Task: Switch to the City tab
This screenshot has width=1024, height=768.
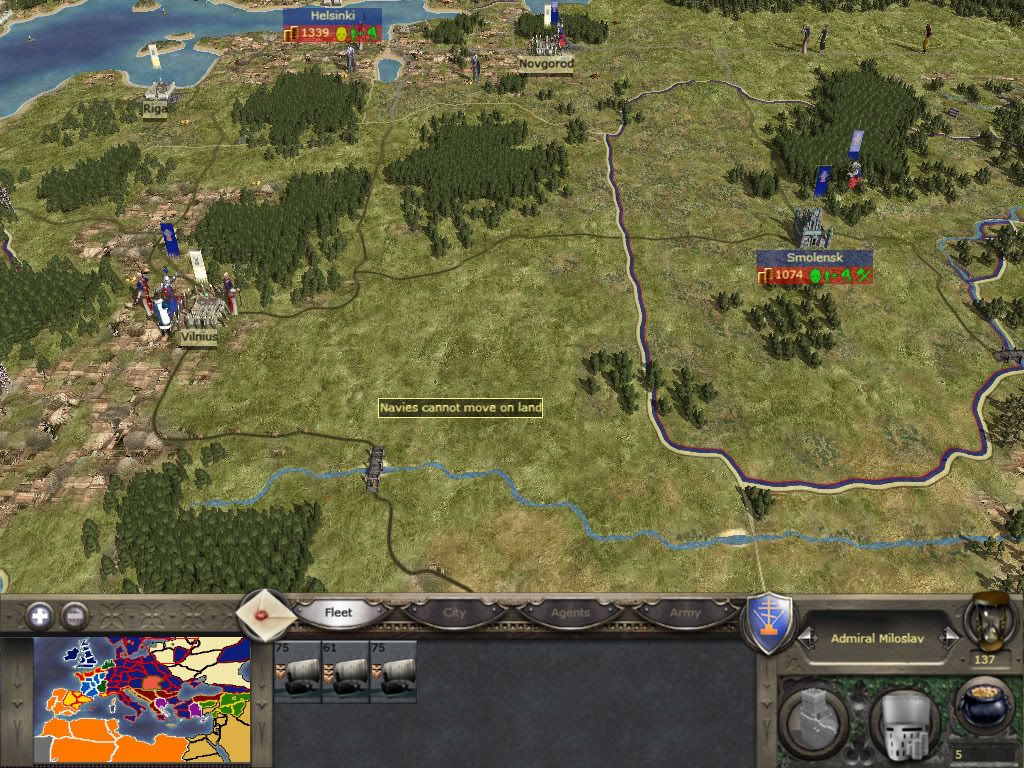Action: pyautogui.click(x=455, y=612)
